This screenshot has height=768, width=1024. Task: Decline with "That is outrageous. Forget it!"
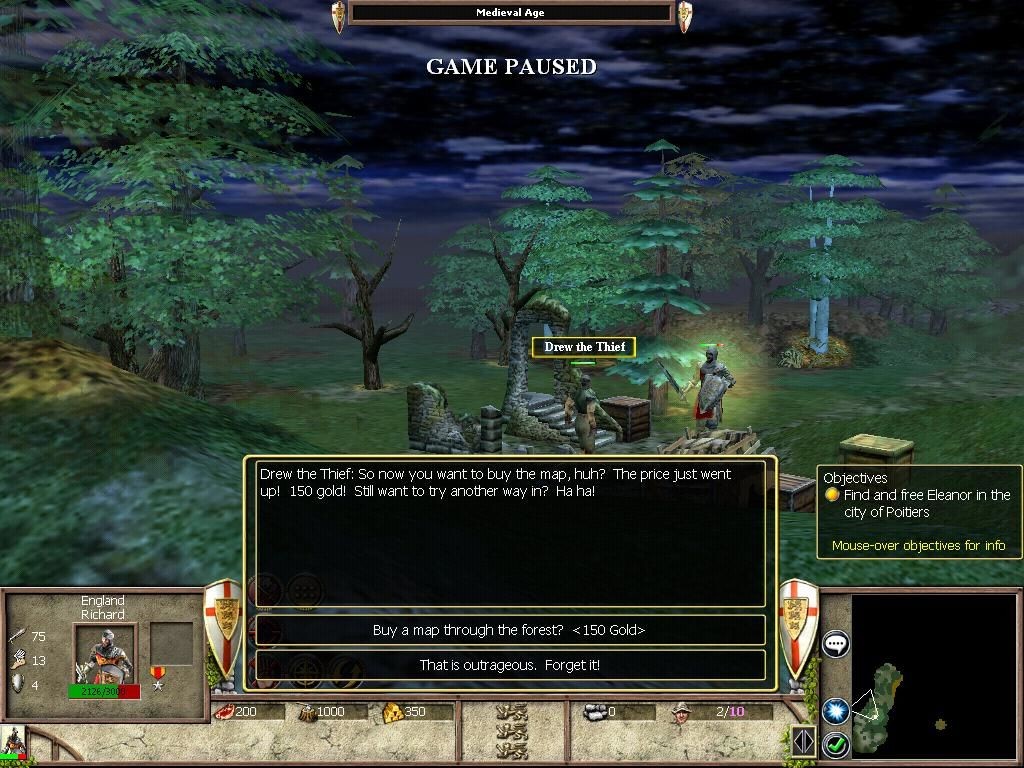(510, 665)
